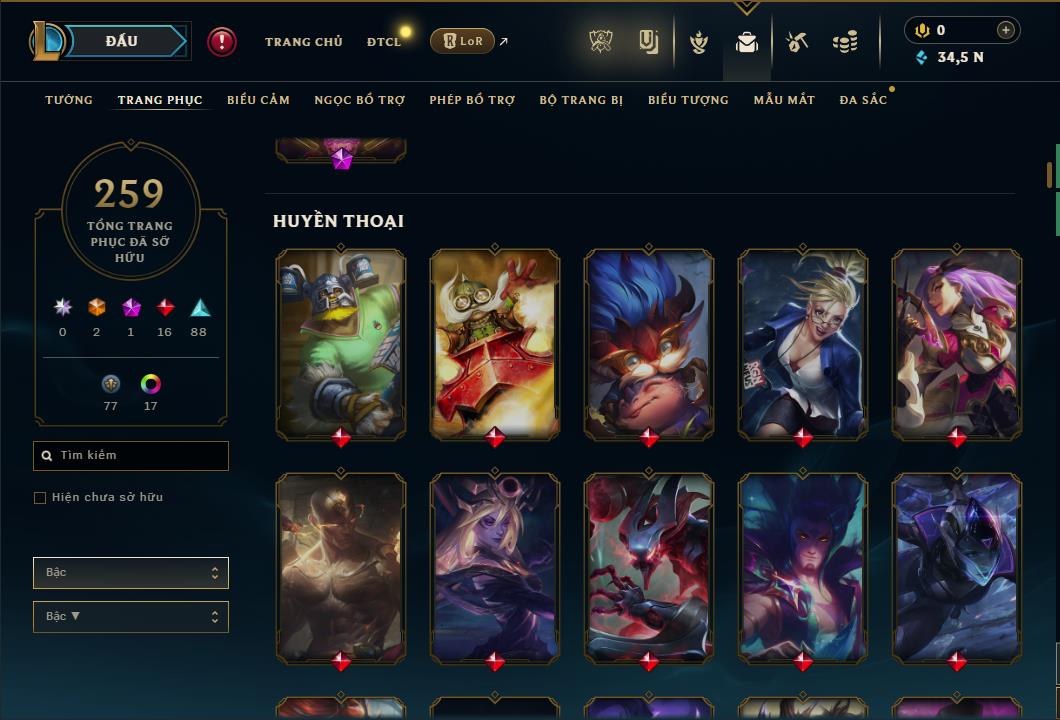Switch to the BIỂU CẢM tab
This screenshot has width=1060, height=720.
point(258,100)
